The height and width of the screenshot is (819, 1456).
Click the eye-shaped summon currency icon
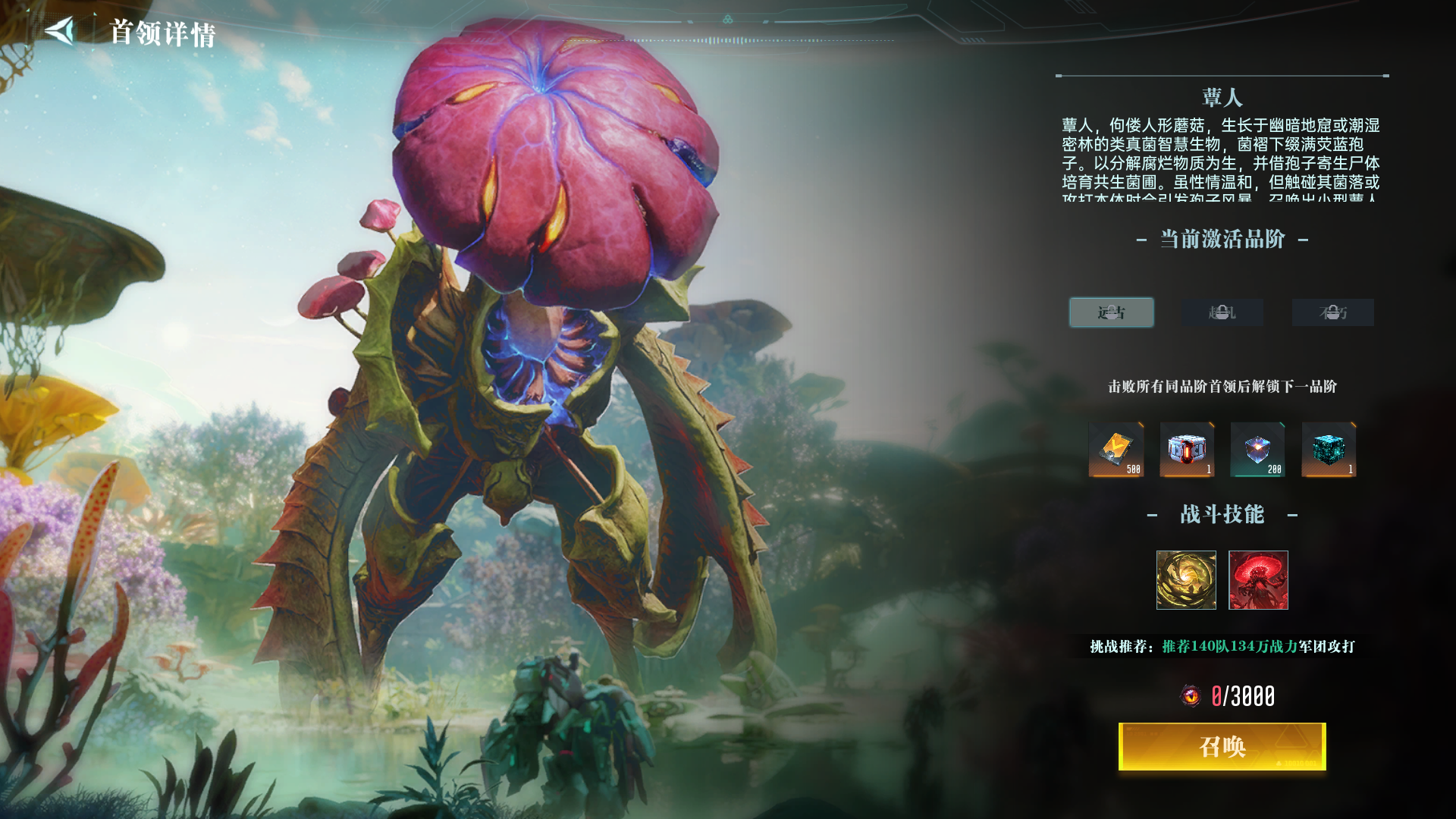click(1191, 695)
